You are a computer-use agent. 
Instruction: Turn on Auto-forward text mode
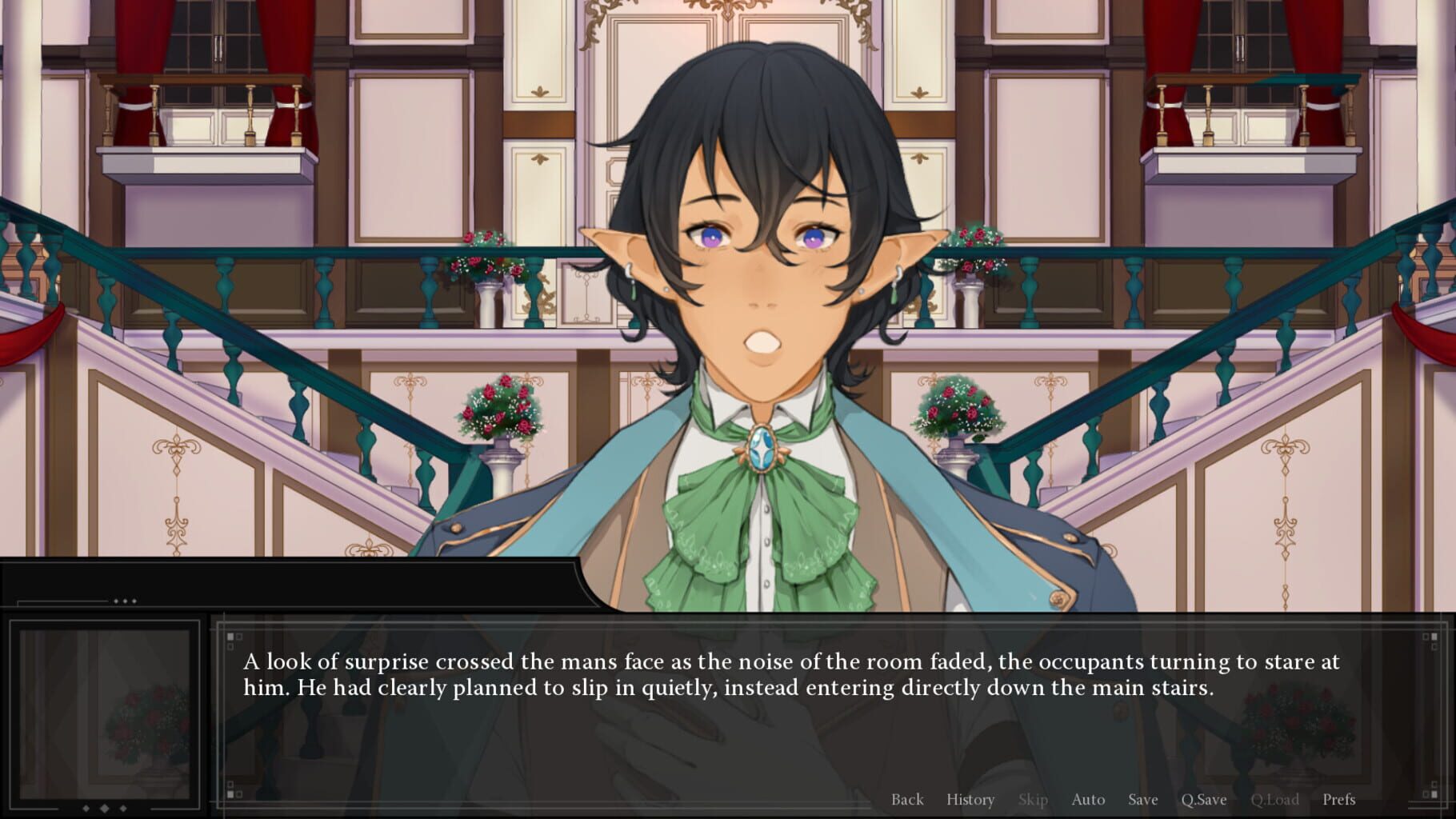pos(1088,799)
